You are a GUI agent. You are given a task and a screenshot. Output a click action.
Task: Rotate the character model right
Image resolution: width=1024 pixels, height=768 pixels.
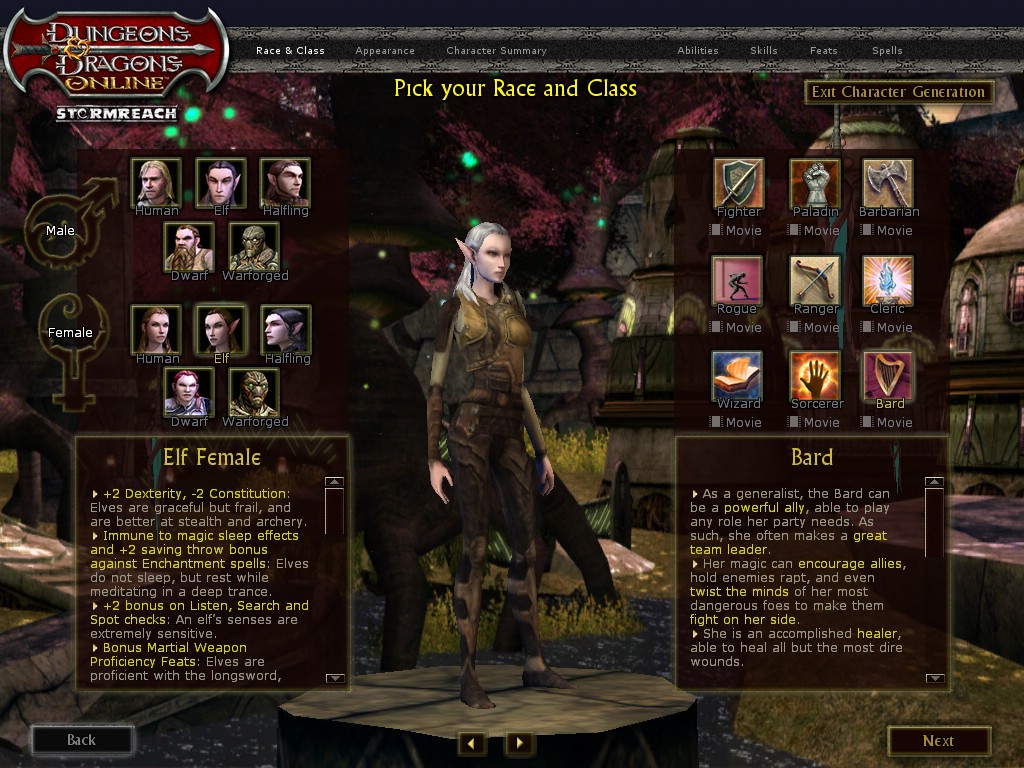click(519, 742)
